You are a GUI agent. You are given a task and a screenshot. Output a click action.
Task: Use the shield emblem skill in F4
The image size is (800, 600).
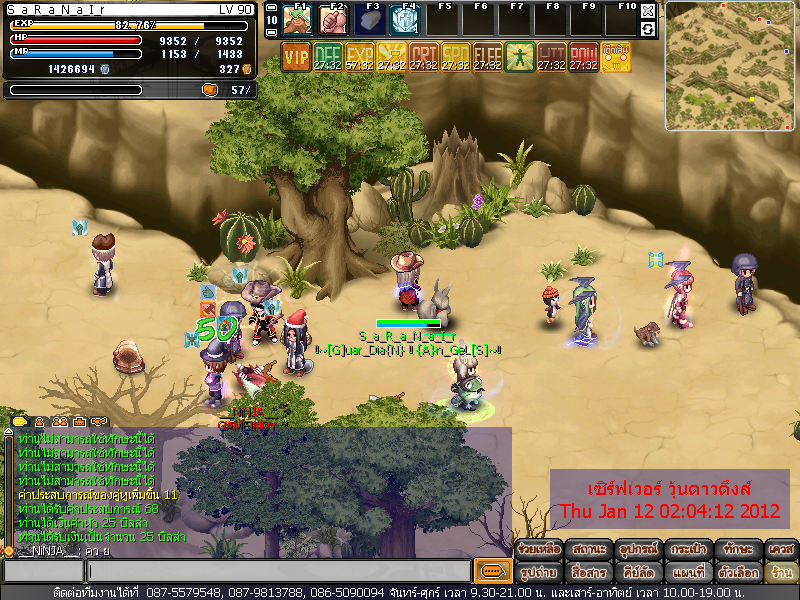(404, 20)
